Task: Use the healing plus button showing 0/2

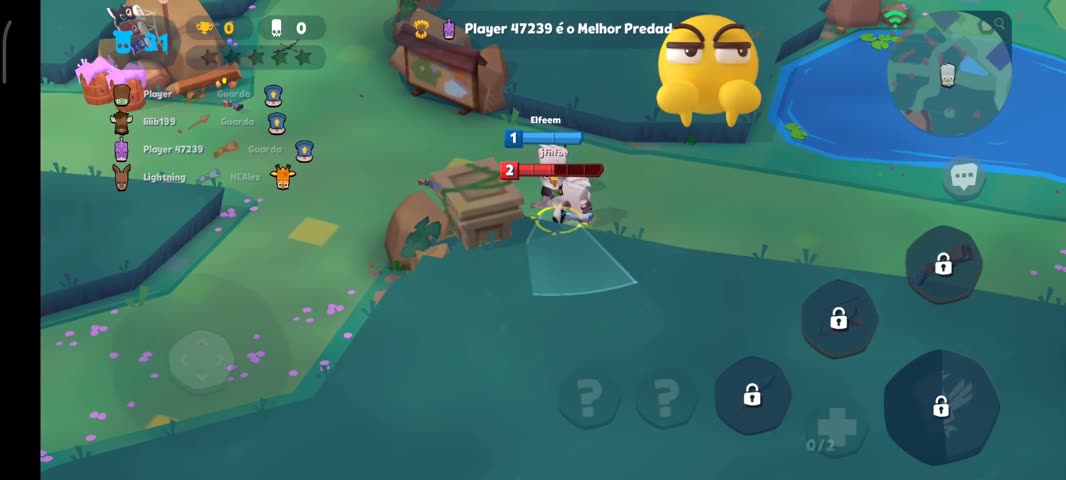Action: point(836,426)
